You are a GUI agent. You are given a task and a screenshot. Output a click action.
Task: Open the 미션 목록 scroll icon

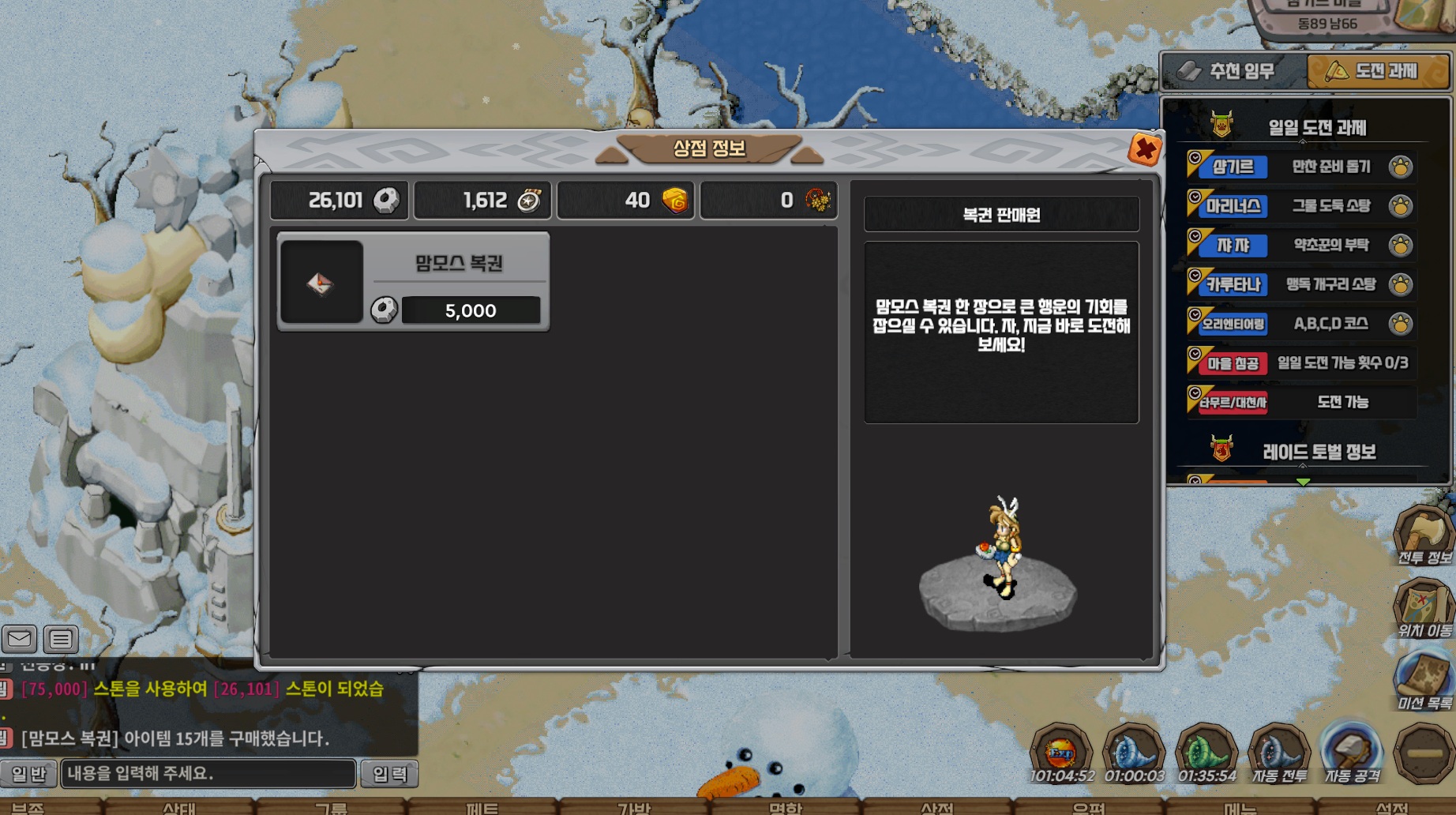pos(1423,679)
